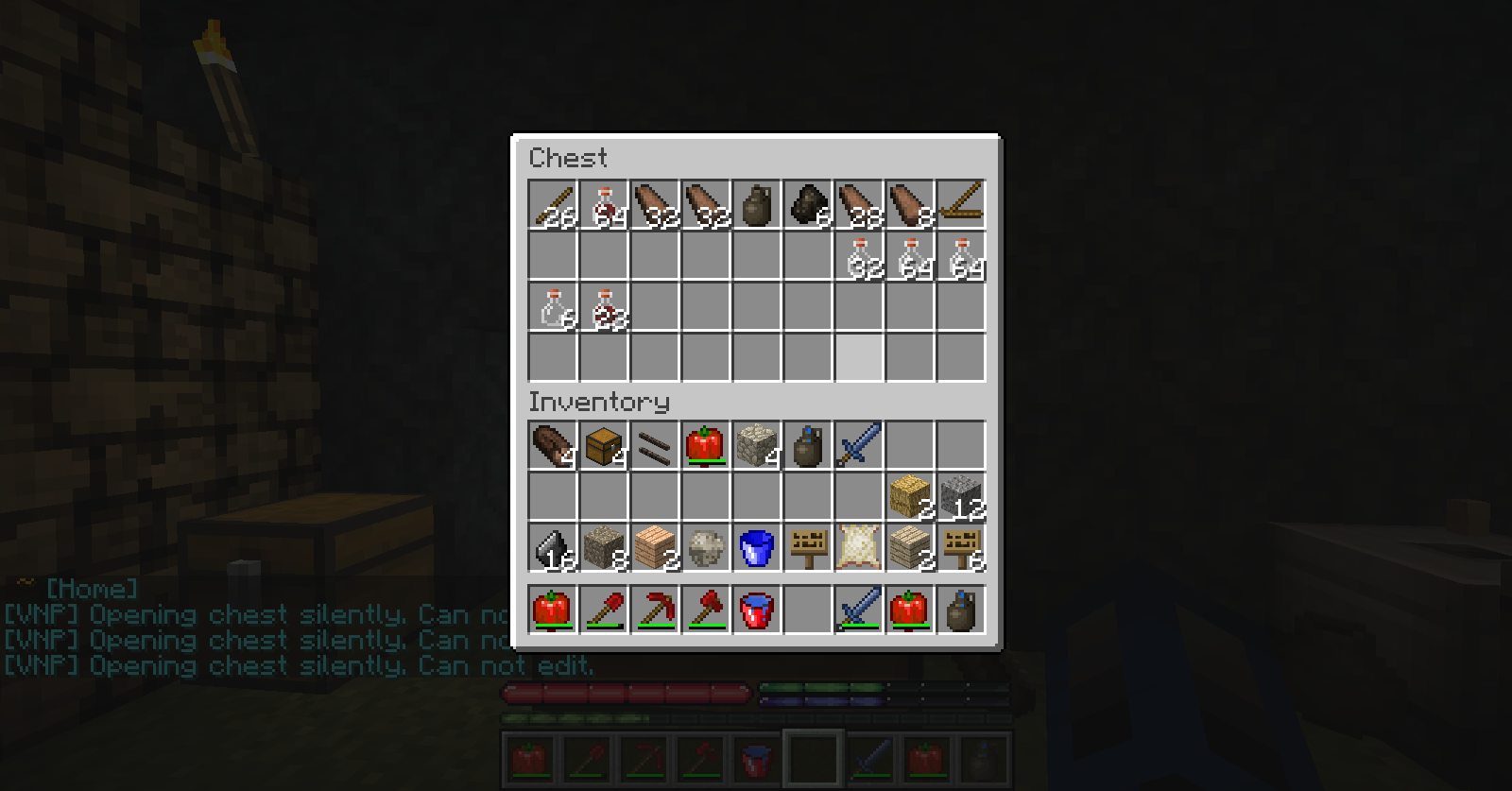Select the red pickaxe in the hotbar

[655, 610]
